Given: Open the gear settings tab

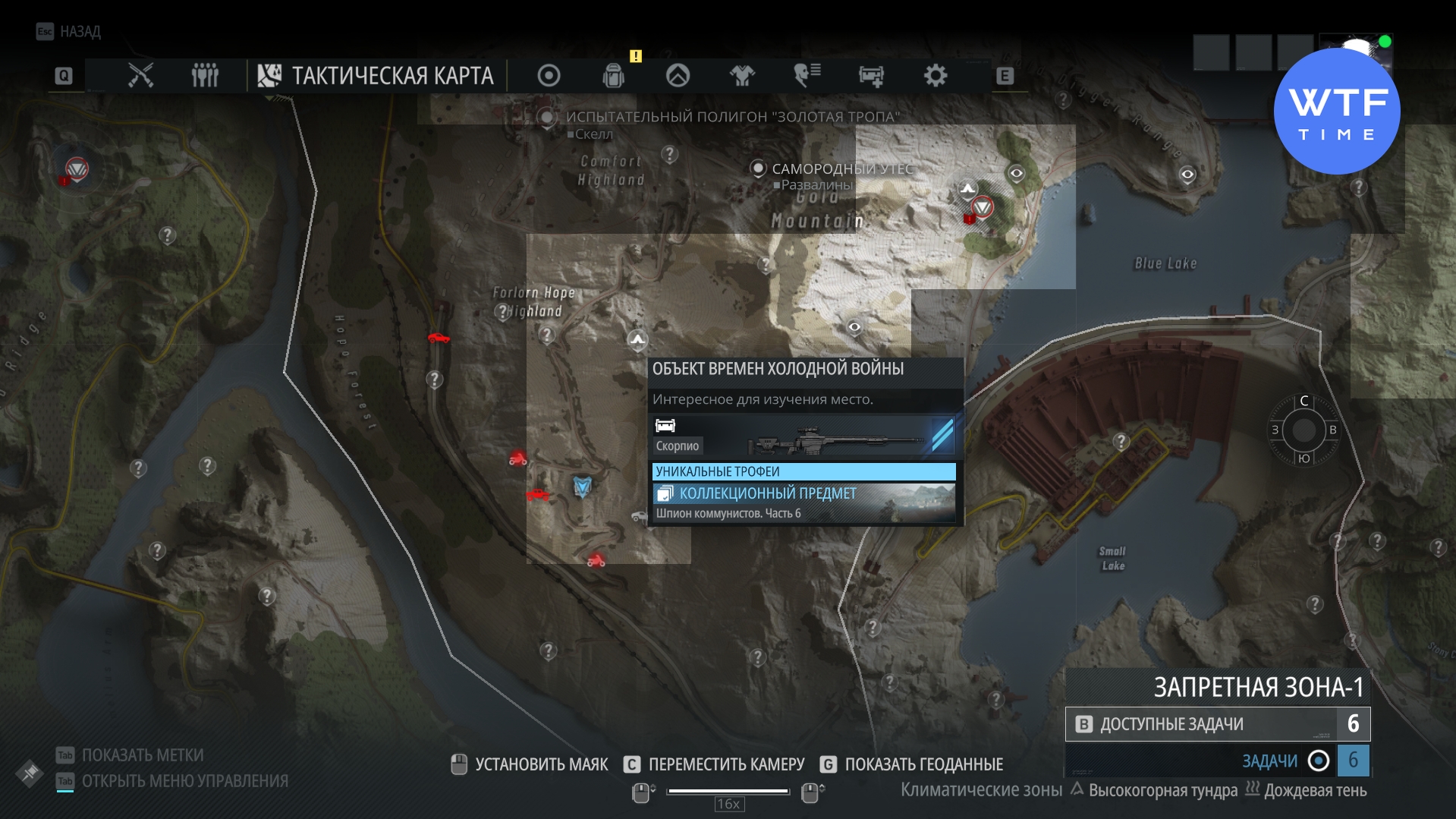Looking at the screenshot, I should [x=936, y=75].
